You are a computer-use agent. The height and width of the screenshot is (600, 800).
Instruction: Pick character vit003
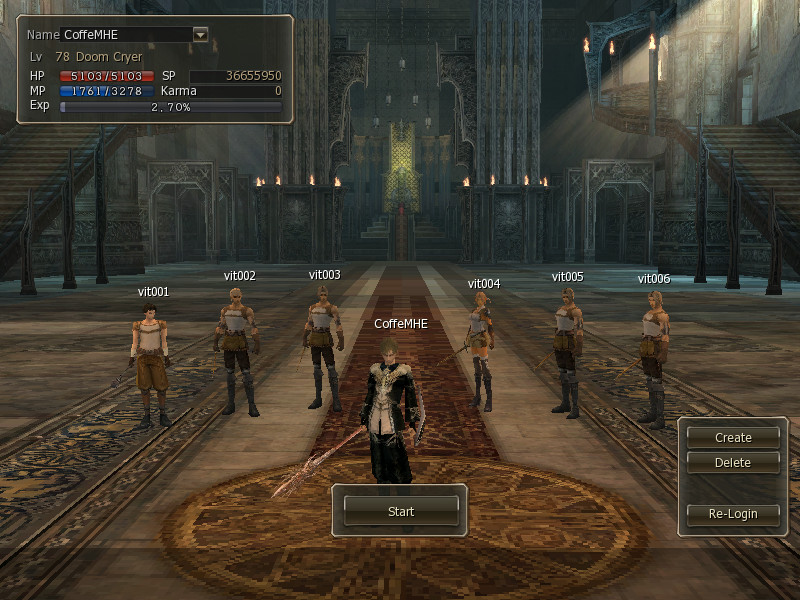323,345
